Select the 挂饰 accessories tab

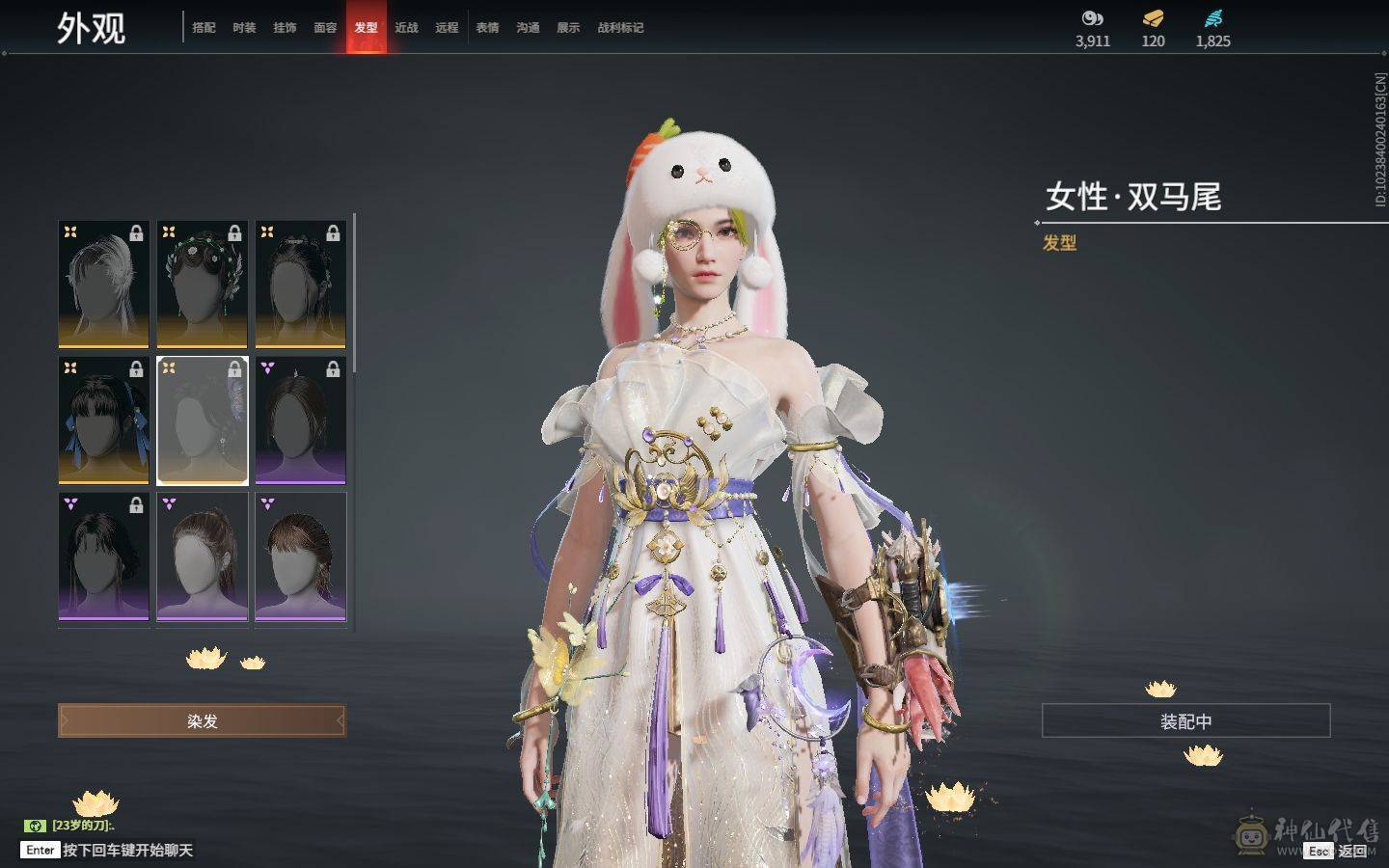[285, 28]
